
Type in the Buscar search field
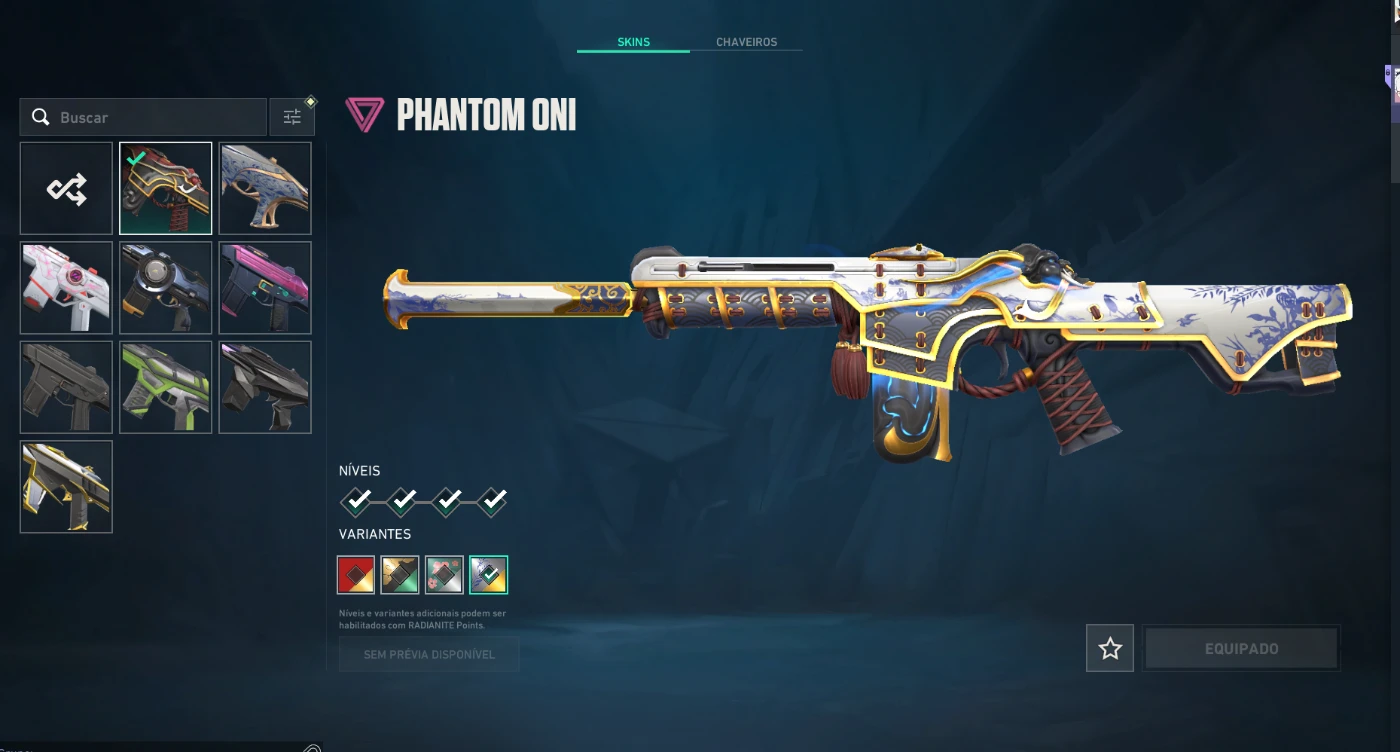click(x=150, y=117)
